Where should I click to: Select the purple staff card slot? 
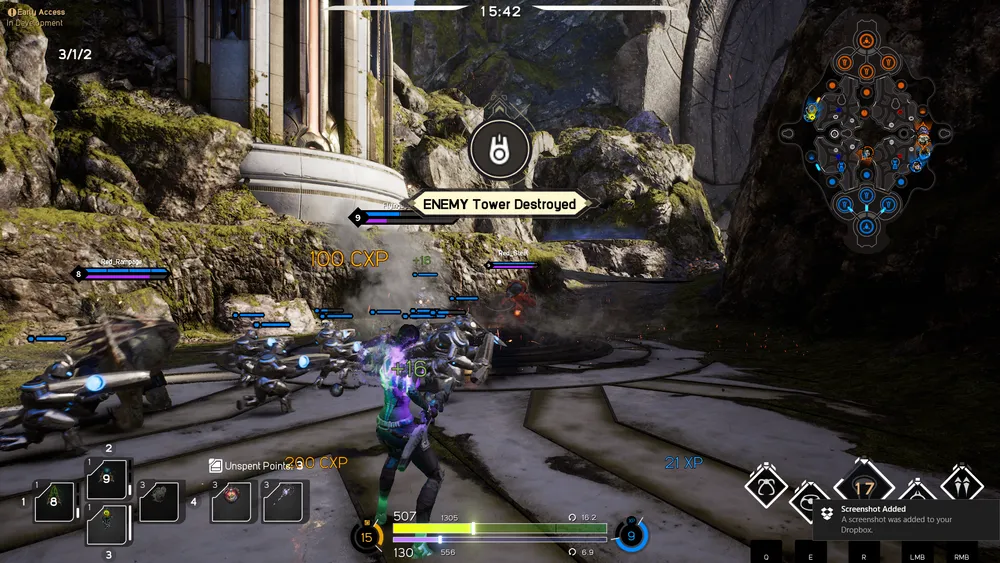click(284, 500)
